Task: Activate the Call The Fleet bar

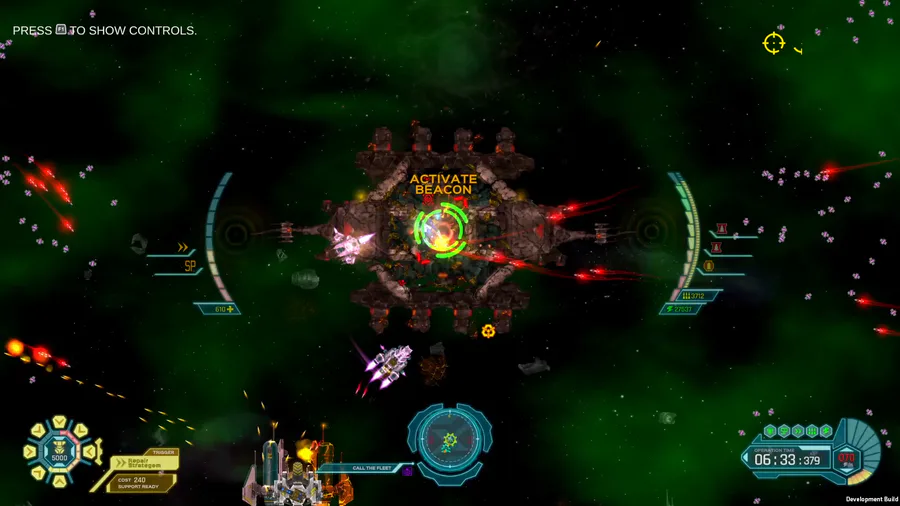Action: coord(367,467)
